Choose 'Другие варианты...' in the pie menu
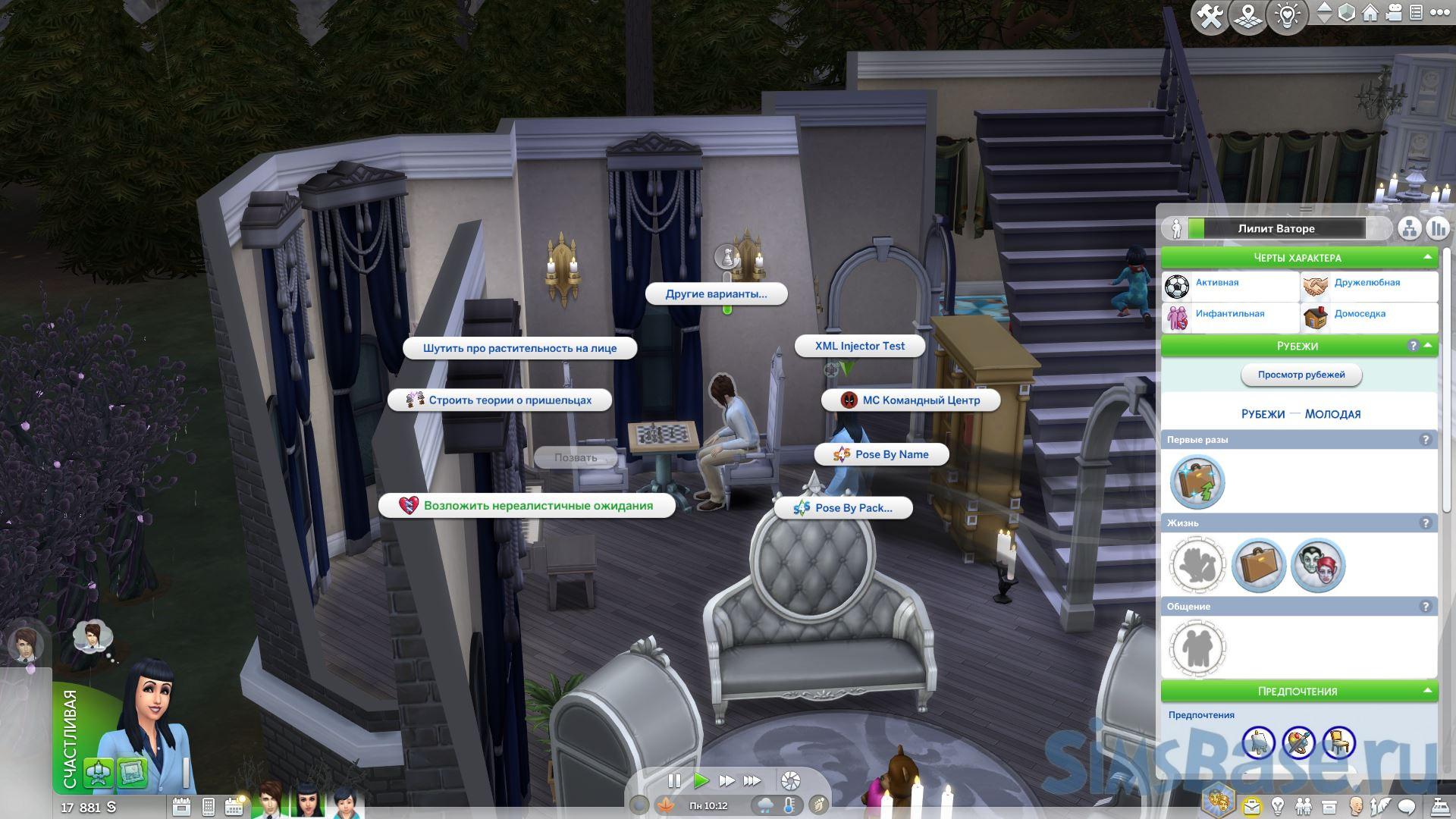Screen dimensions: 1456x819 point(716,294)
